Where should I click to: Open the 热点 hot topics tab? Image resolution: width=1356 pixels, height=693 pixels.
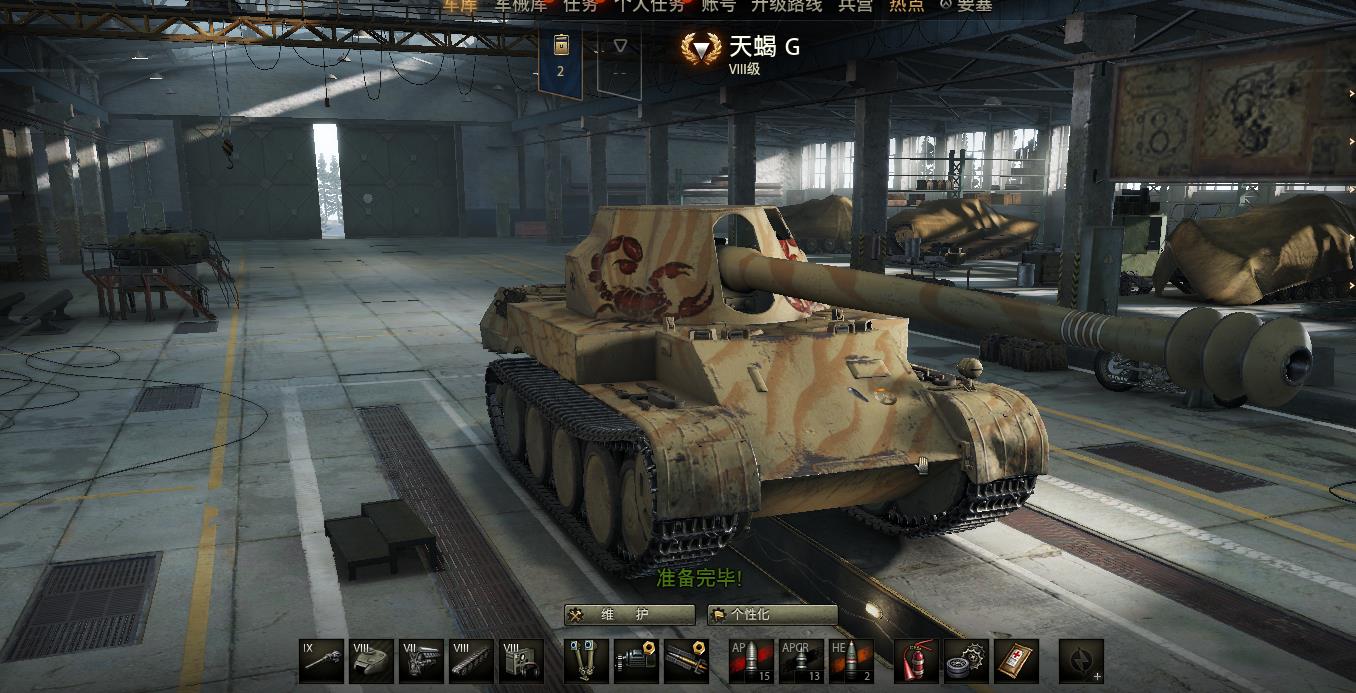[x=907, y=5]
